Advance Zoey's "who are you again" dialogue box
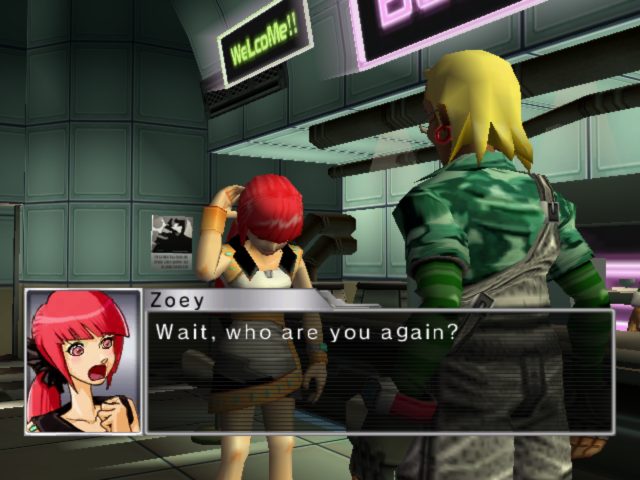The image size is (640, 480). [x=378, y=371]
